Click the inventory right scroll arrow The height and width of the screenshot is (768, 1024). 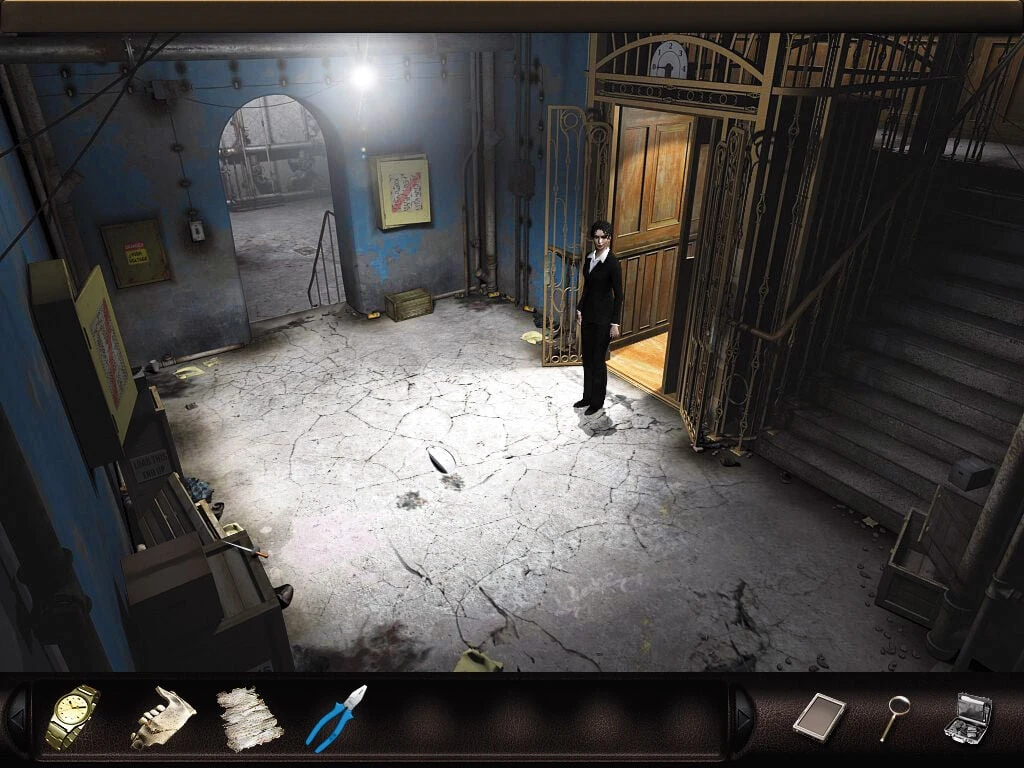point(741,718)
